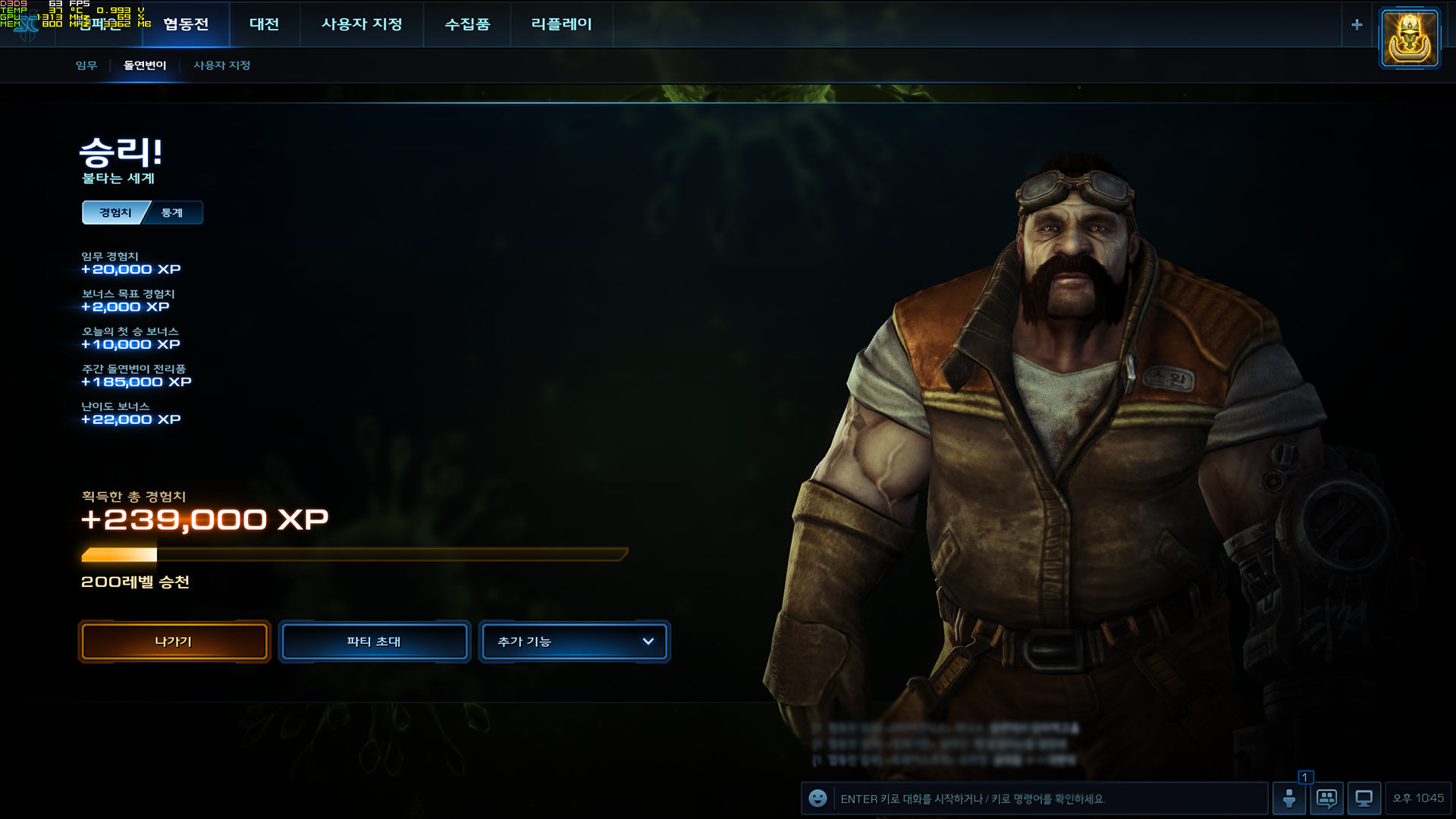
Task: Choose the 사용자 지정 sub-tab under co-op
Action: point(221,65)
